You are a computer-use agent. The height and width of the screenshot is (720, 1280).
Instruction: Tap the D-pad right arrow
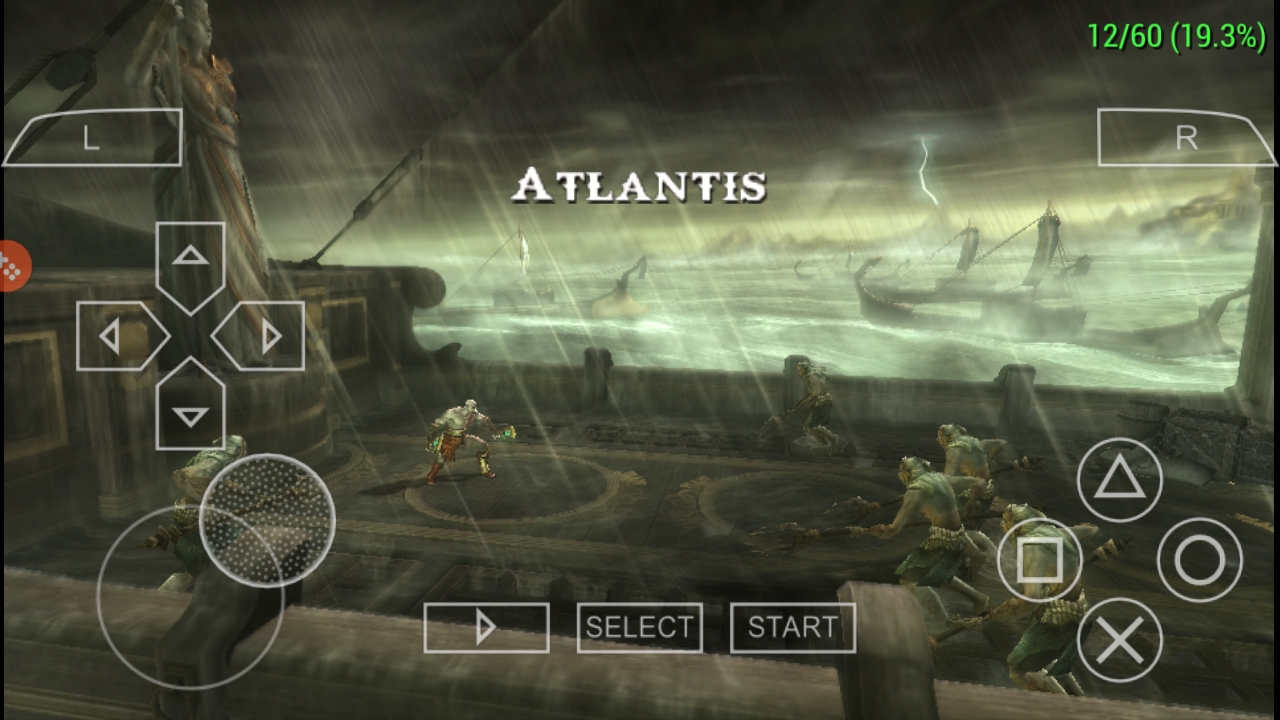coord(262,337)
